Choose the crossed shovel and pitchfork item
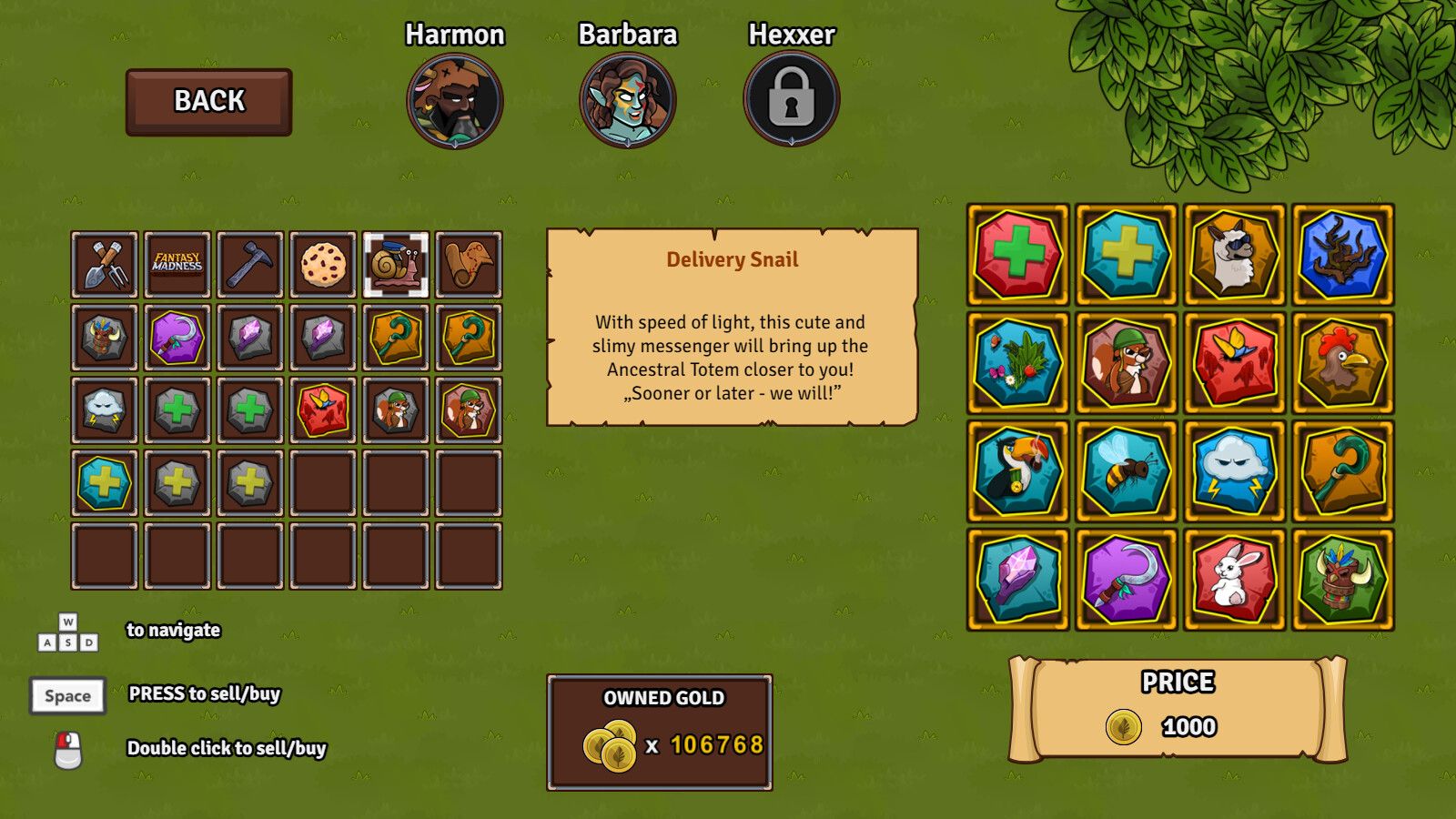The image size is (1456, 819). tap(105, 265)
